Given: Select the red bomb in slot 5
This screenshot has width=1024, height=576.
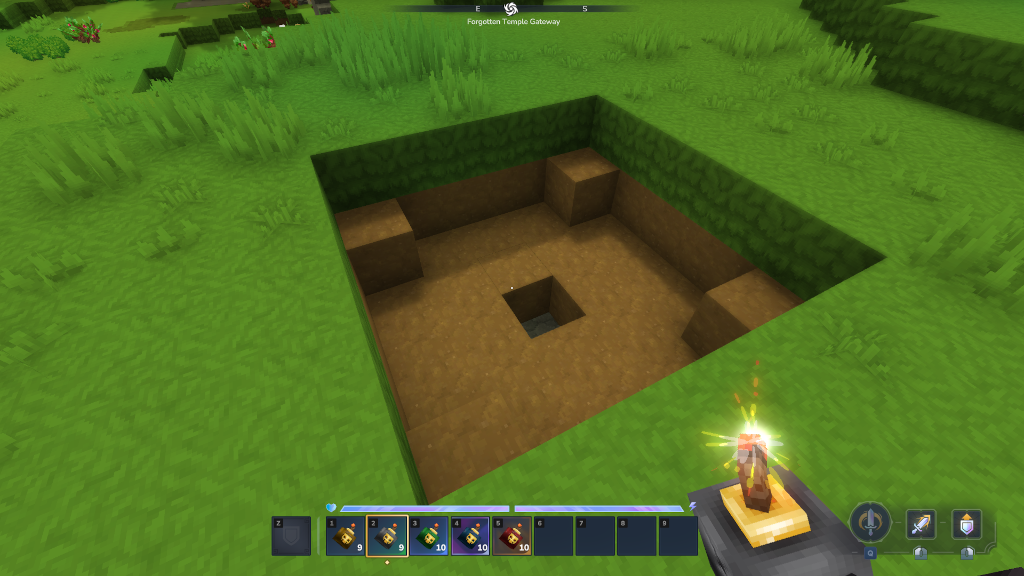Looking at the screenshot, I should pos(511,536).
